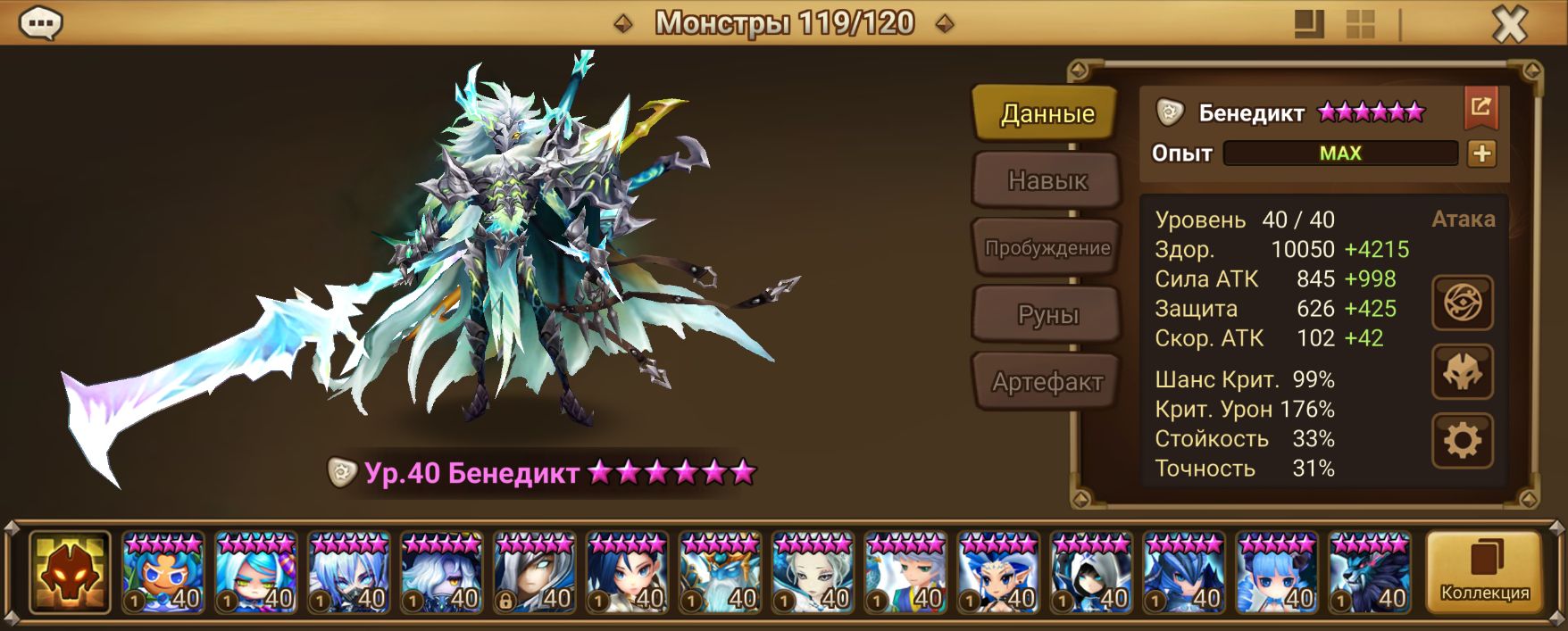The height and width of the screenshot is (631, 1568).
Task: Switch to the four-square grid view
Action: tap(1360, 24)
